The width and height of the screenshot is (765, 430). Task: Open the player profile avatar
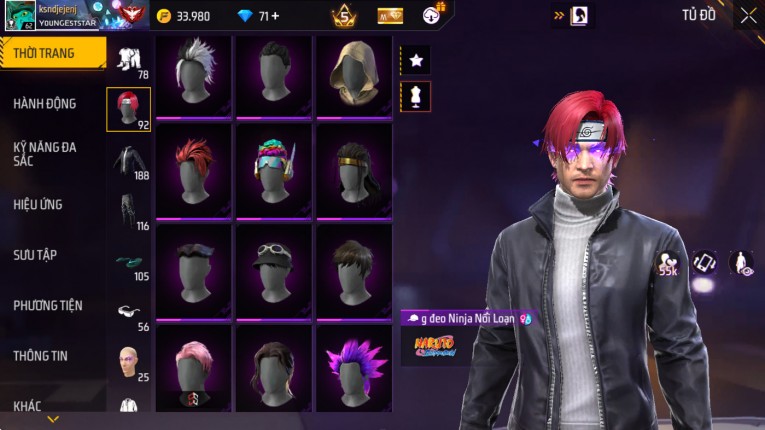[x=19, y=16]
